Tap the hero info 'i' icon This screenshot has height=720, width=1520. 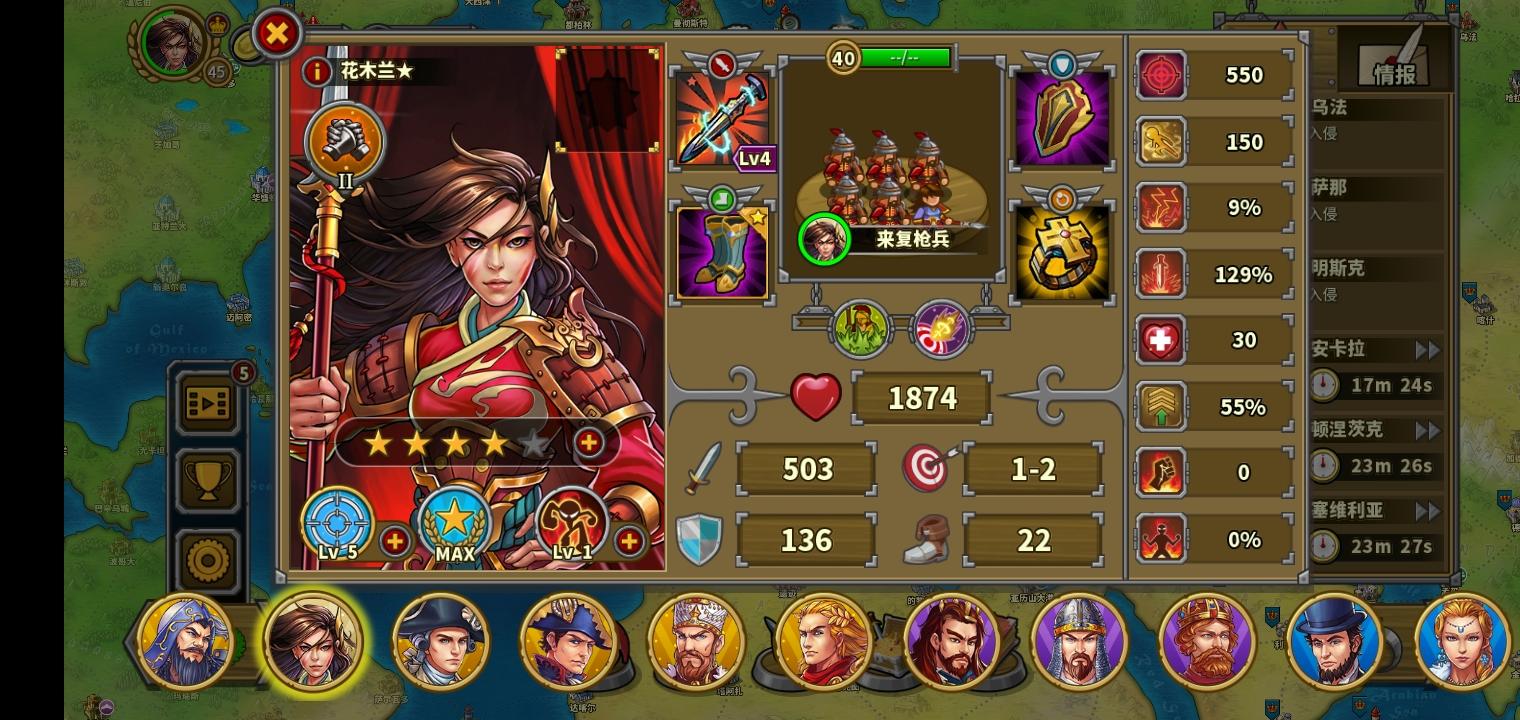(318, 71)
